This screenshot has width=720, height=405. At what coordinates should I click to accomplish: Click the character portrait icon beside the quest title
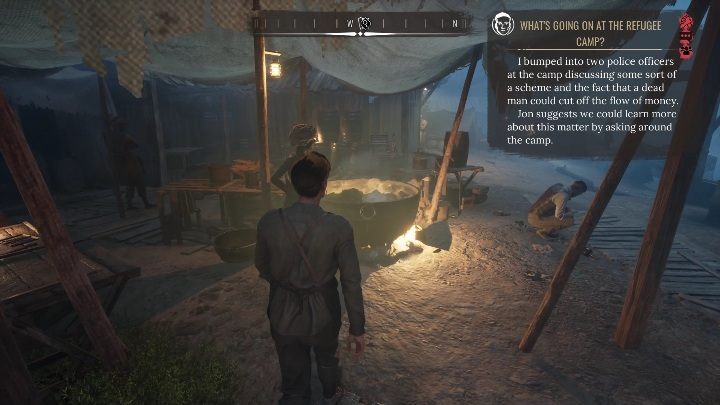[x=503, y=24]
